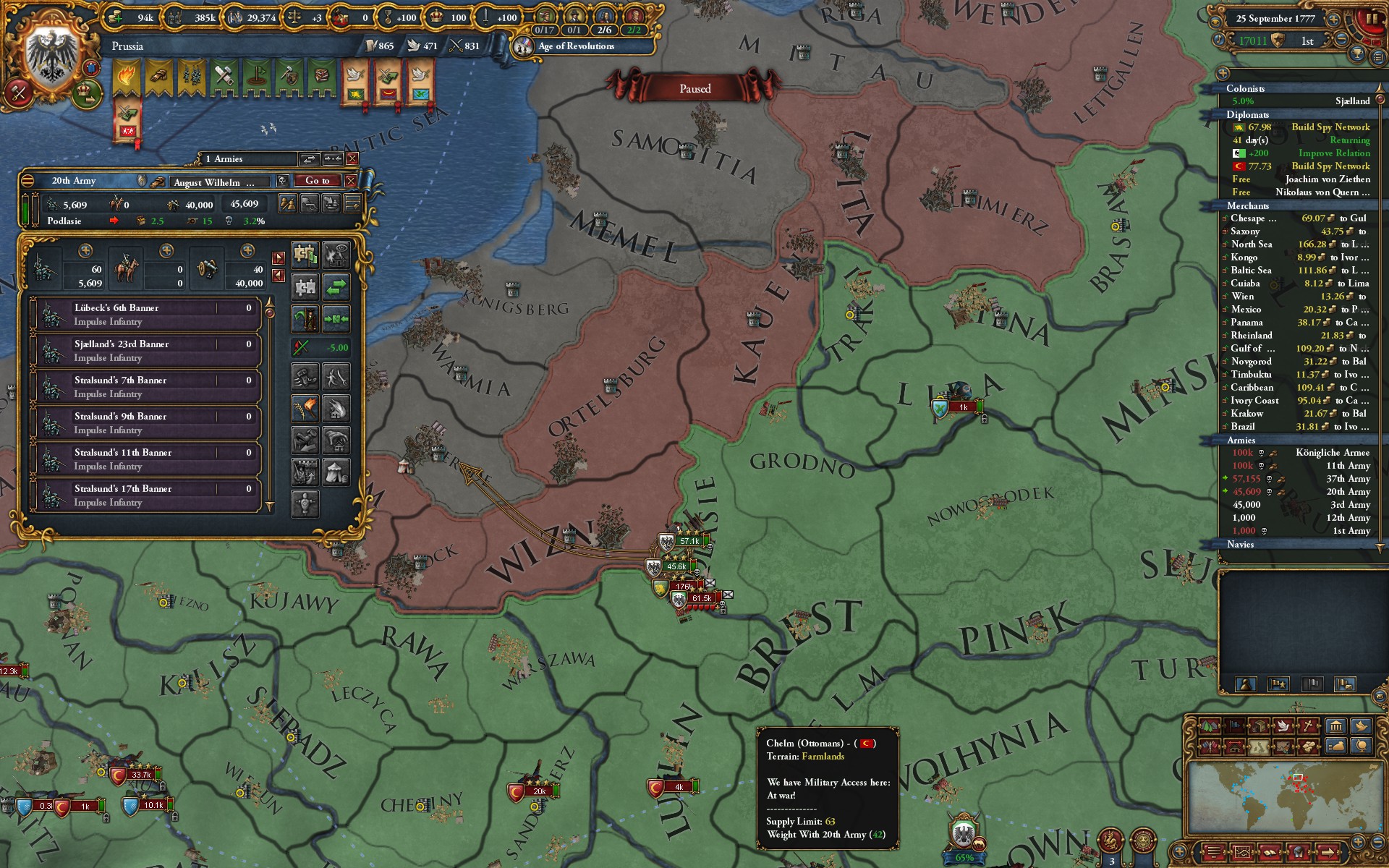Select the scorched earth torch icon
1389x868 pixels.
click(305, 409)
